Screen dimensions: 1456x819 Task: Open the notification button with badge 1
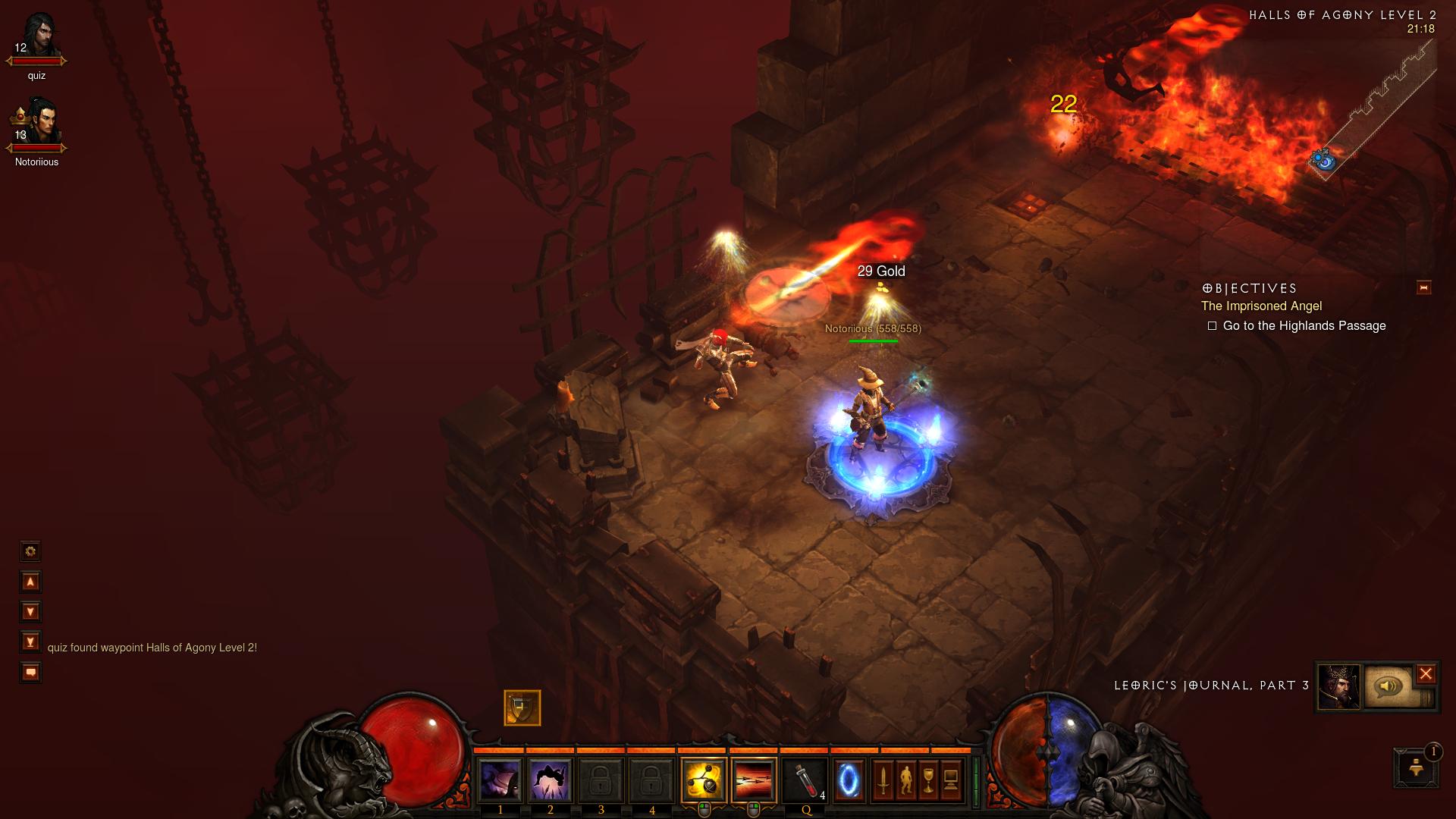coord(1415,767)
